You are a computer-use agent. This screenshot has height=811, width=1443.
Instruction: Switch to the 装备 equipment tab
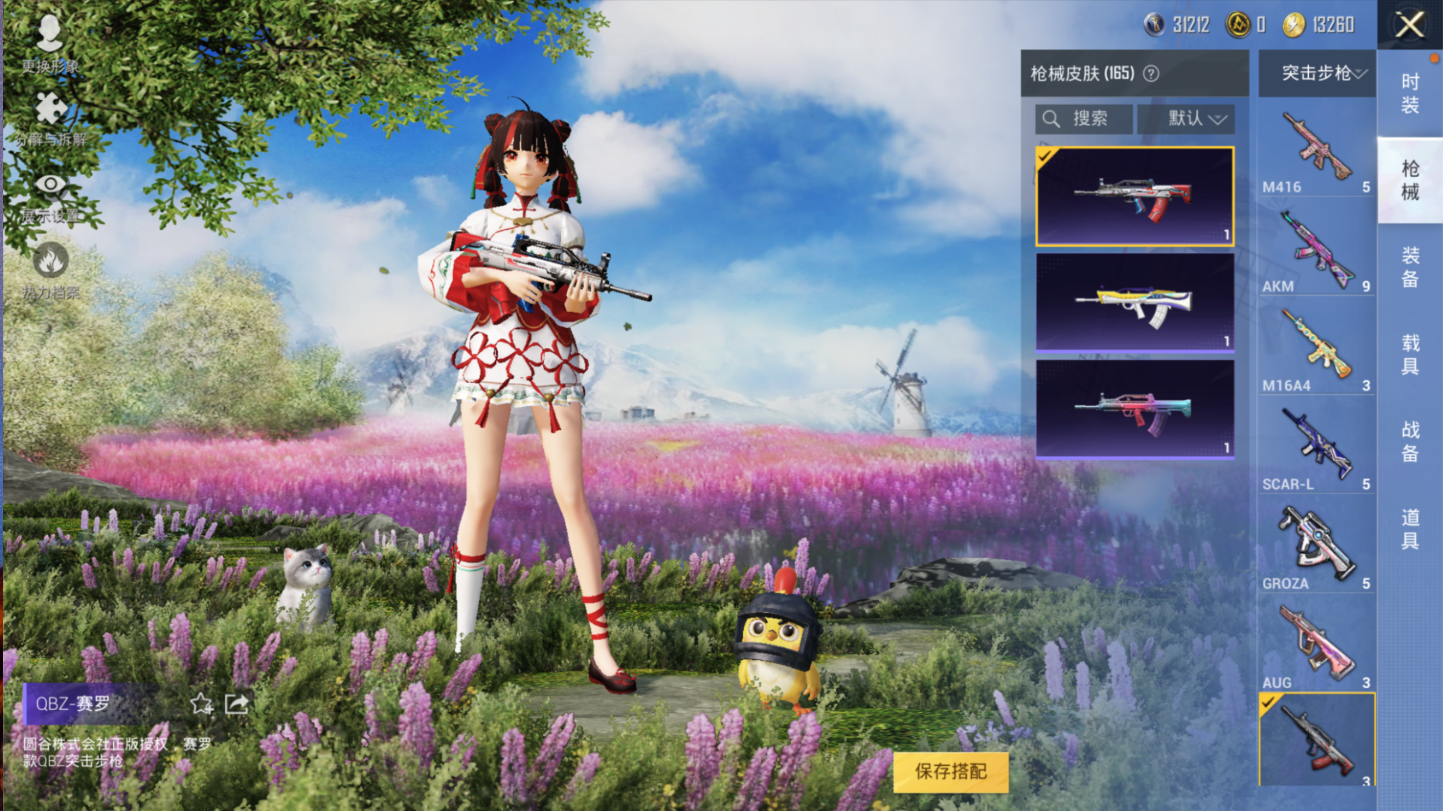tap(1410, 267)
